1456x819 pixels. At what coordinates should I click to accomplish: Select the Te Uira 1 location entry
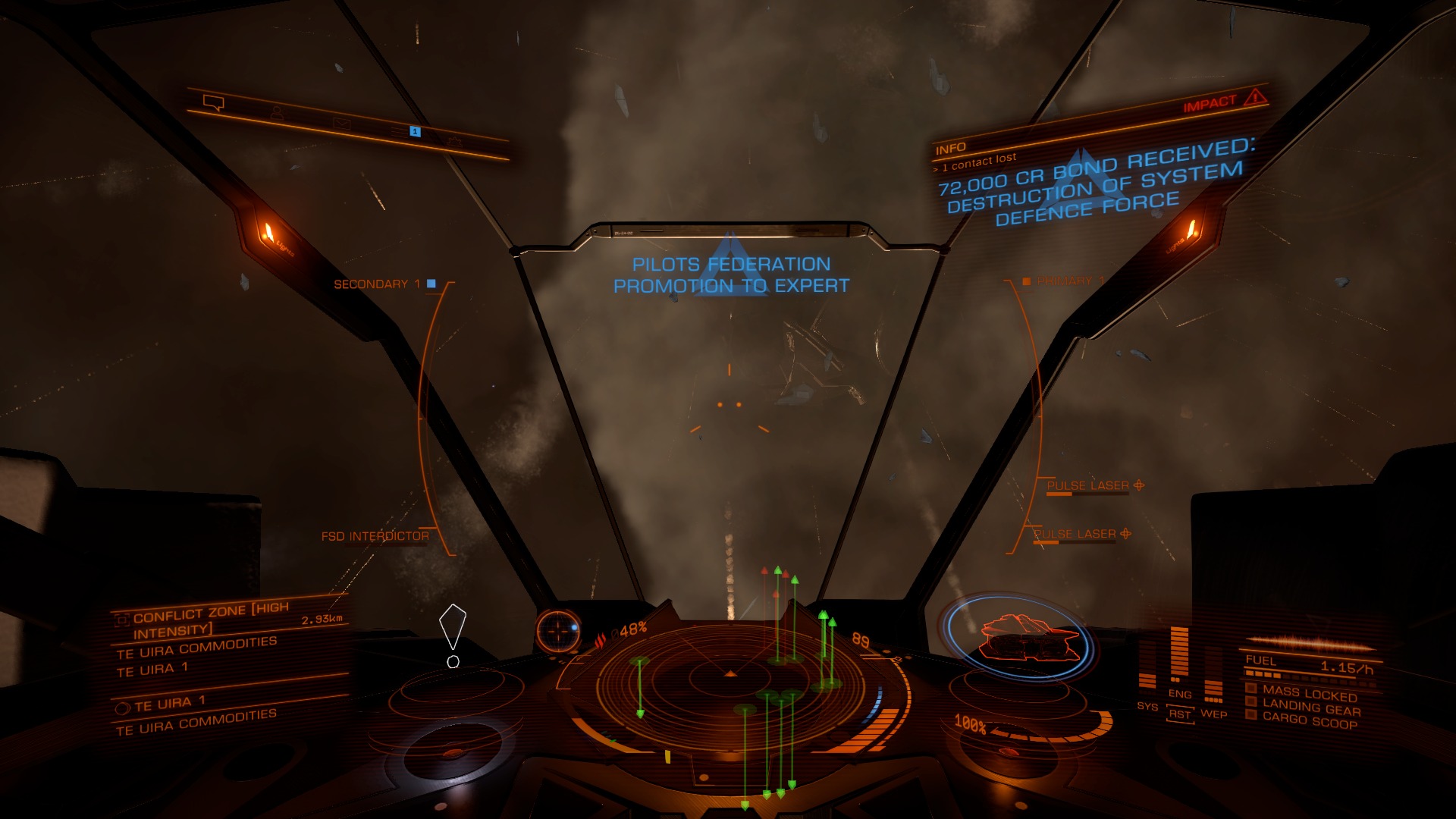(x=170, y=703)
